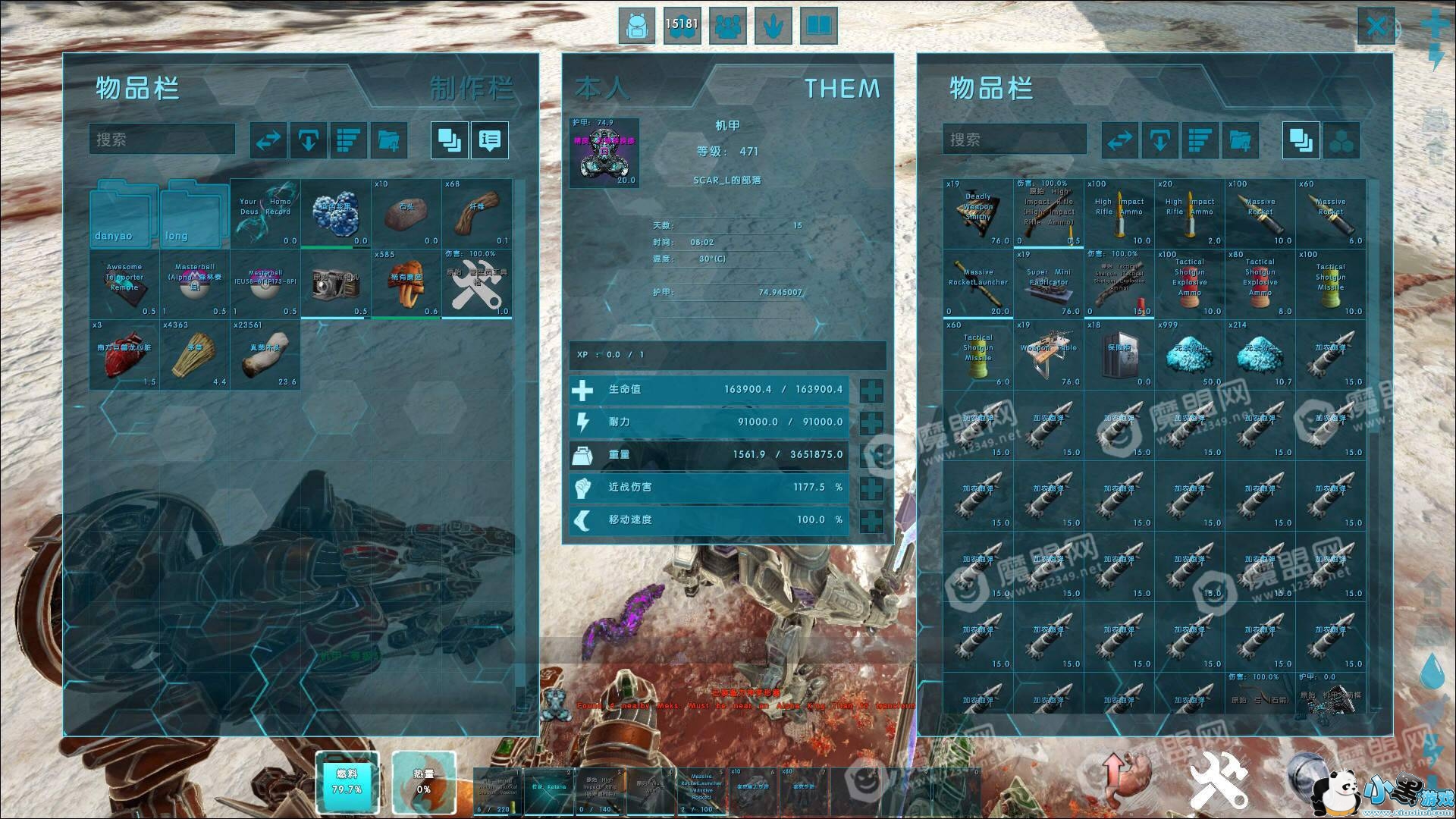The width and height of the screenshot is (1456, 819).
Task: Select the Weapon Table slot
Action: click(1049, 354)
